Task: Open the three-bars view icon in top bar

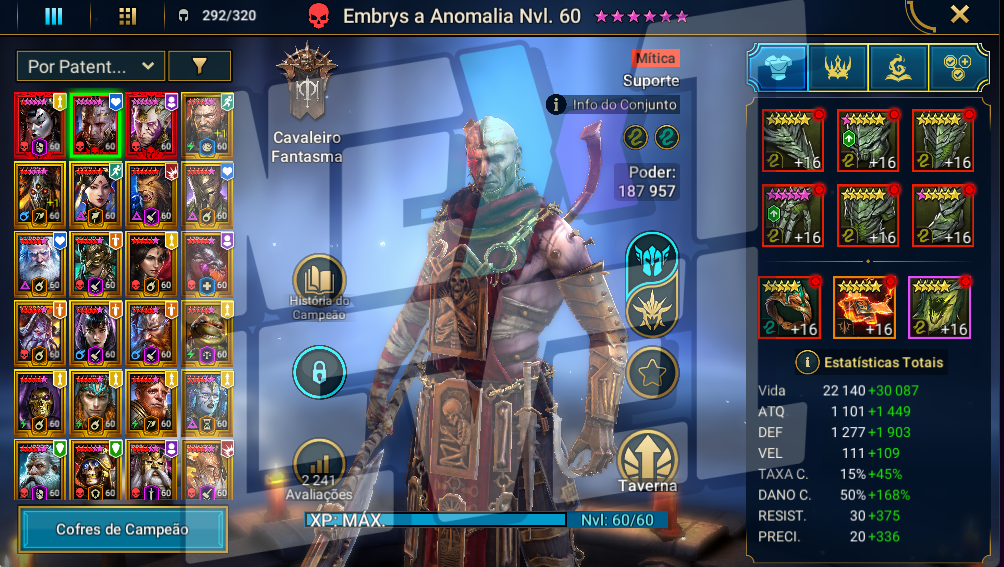Action: tap(54, 16)
